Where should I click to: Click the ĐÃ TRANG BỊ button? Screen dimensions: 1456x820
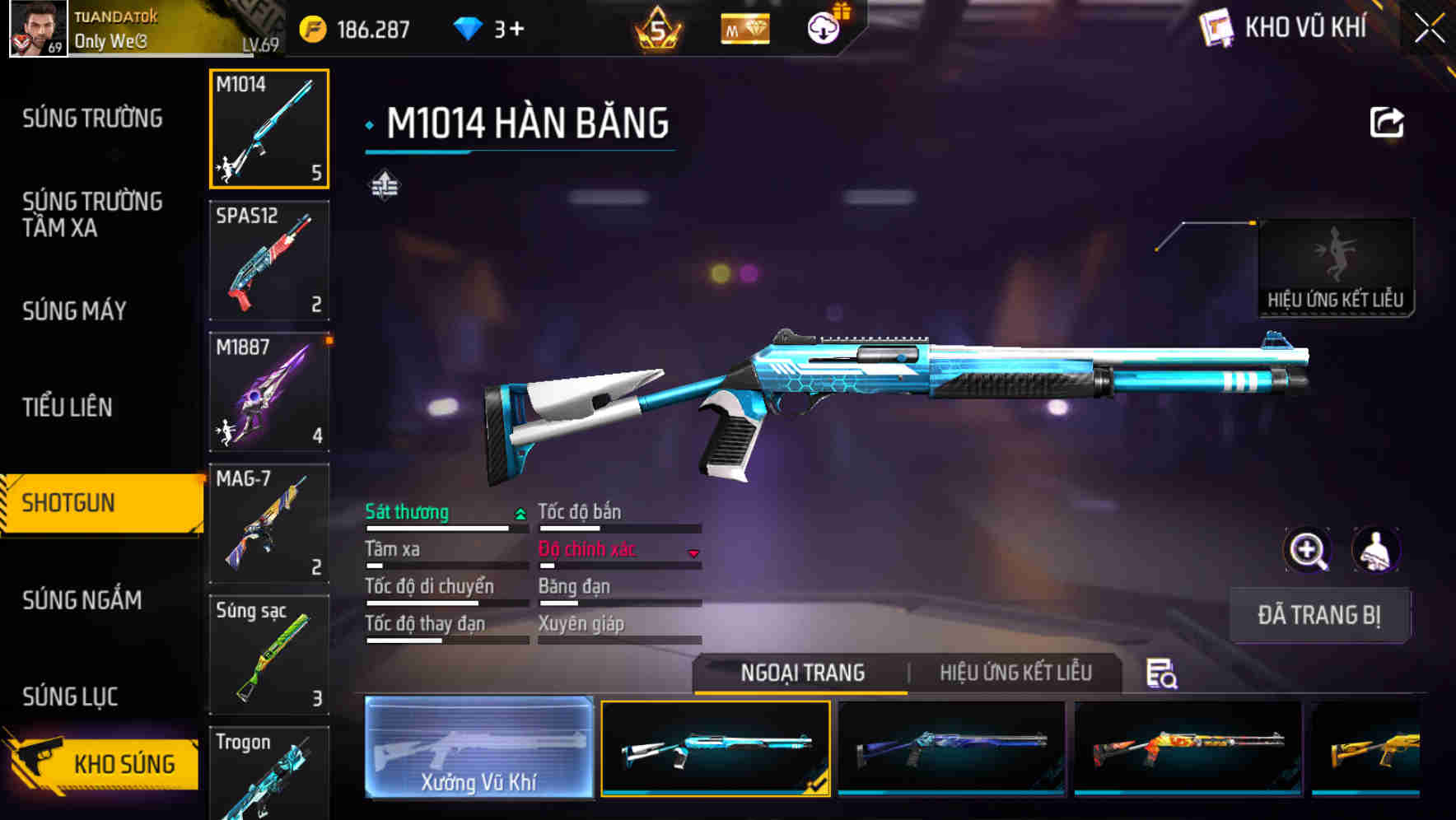pos(1318,615)
